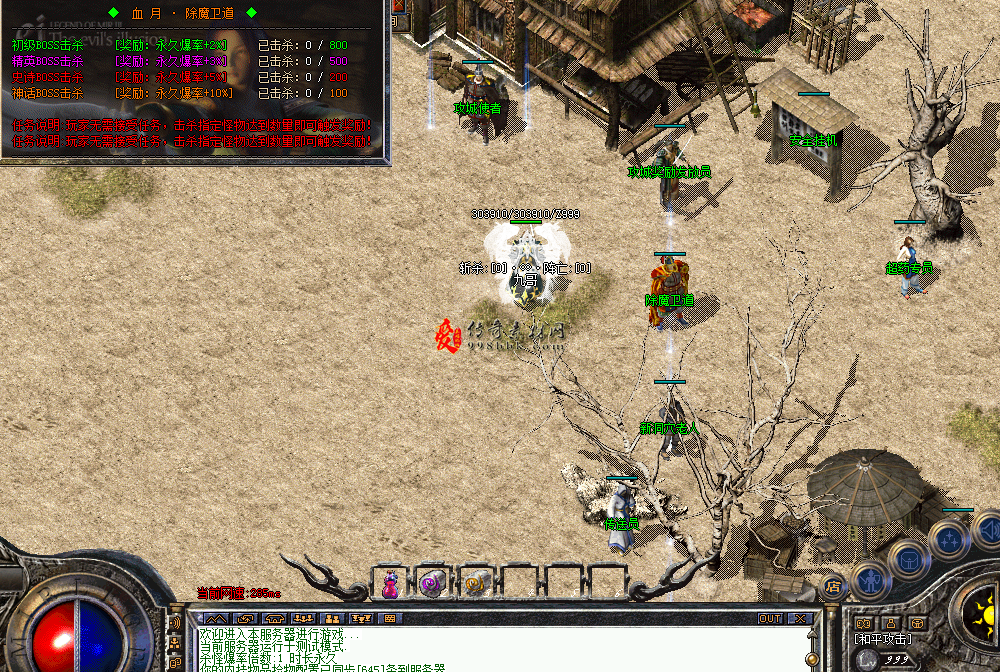Switch attack mode at 和平攻击 label

point(884,638)
